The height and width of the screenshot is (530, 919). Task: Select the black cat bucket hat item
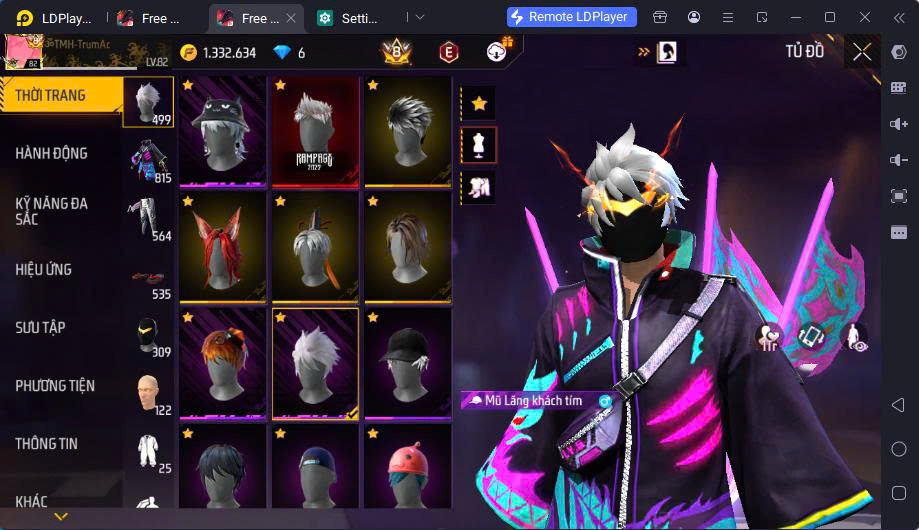[x=223, y=132]
